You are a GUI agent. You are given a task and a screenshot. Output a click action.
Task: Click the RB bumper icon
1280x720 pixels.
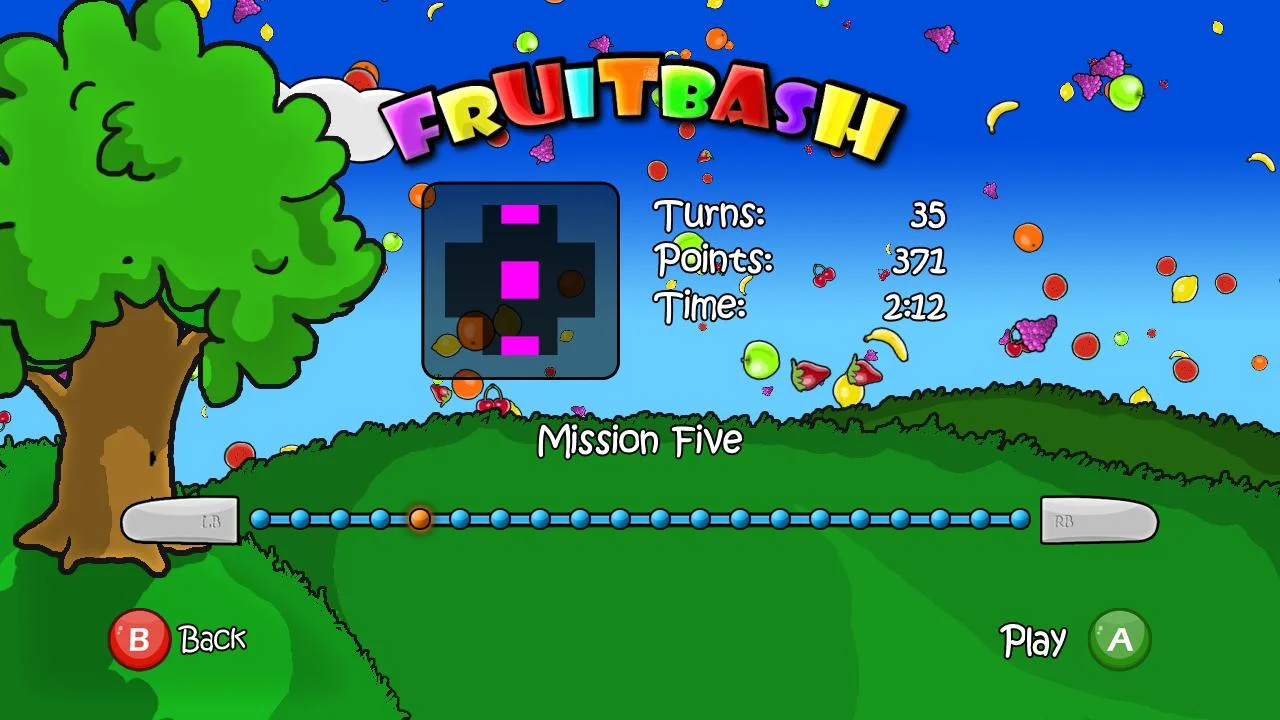tap(1097, 521)
